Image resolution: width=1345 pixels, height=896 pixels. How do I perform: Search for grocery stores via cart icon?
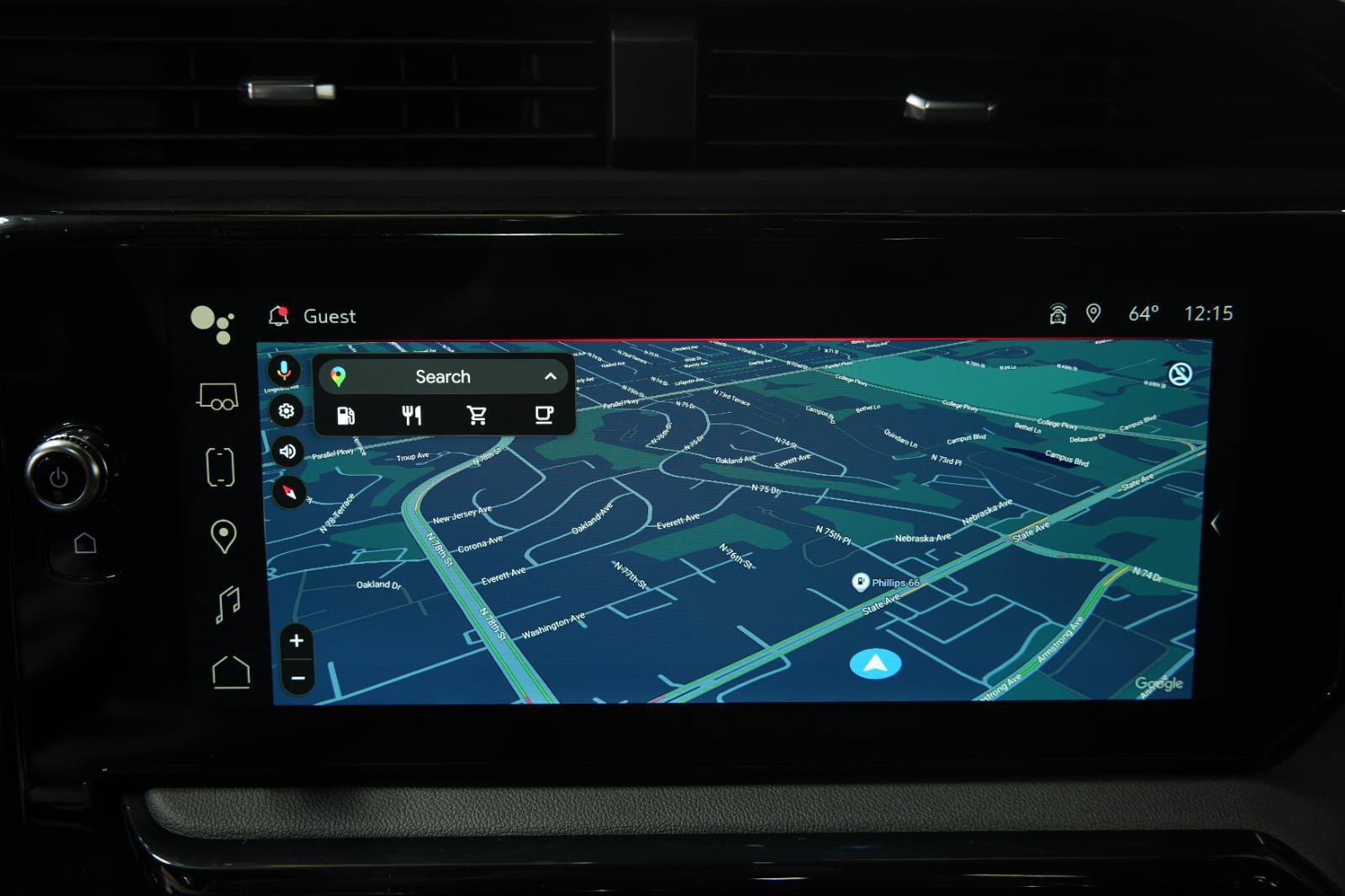(x=477, y=414)
